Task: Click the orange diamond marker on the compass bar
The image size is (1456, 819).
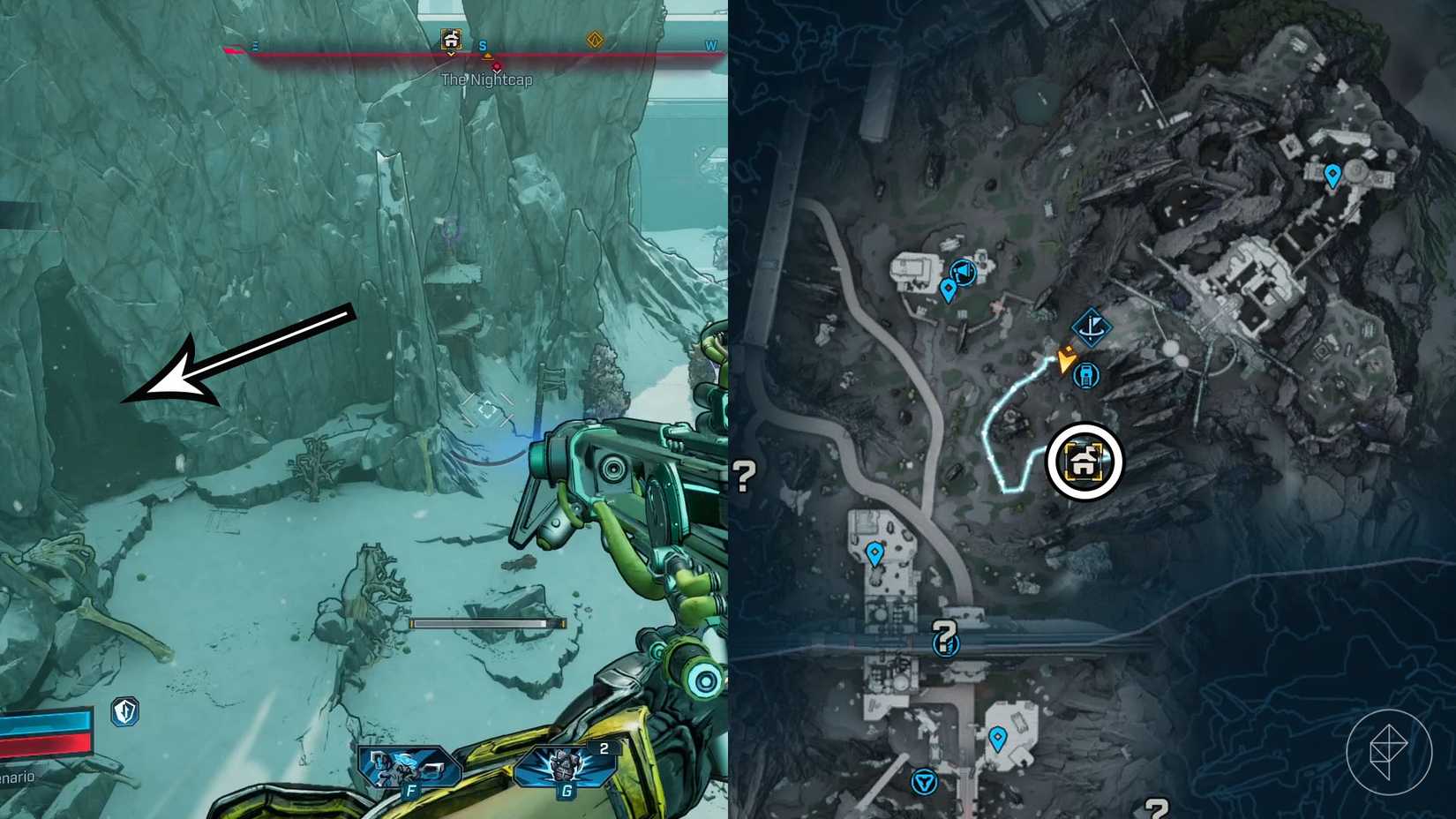Action: pos(597,41)
